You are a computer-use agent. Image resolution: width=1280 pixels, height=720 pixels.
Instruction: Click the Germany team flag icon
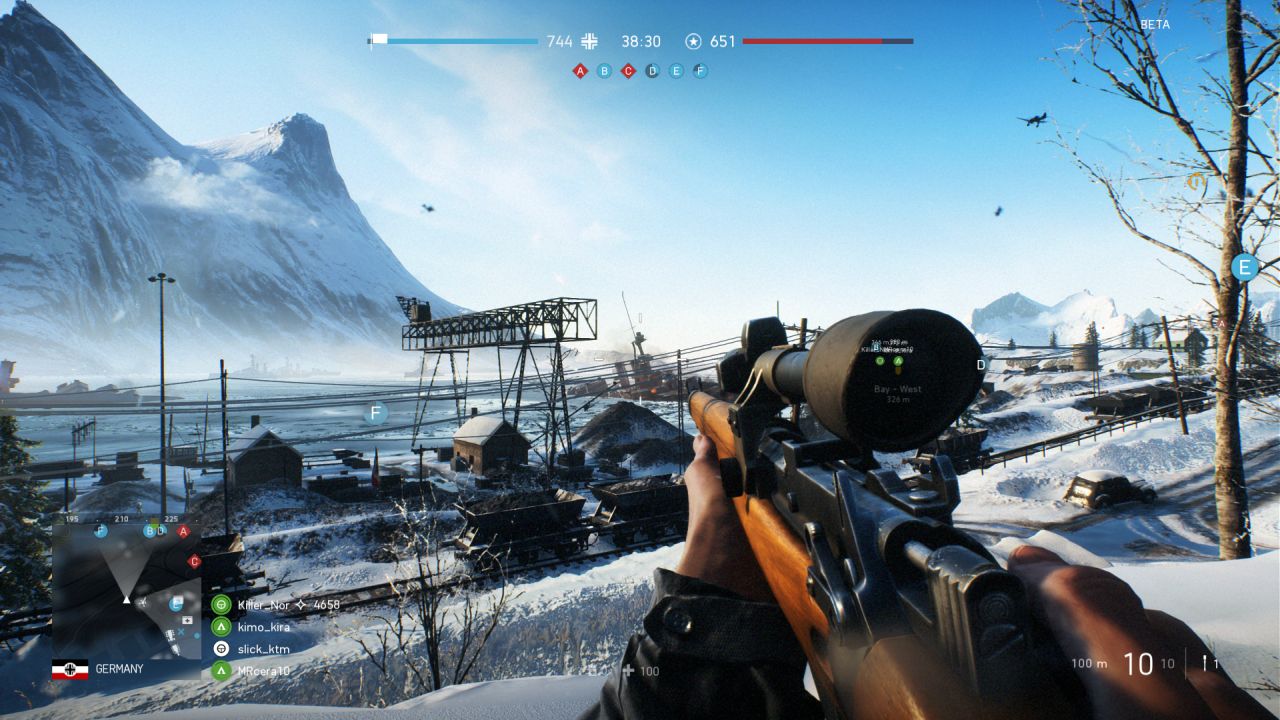pos(70,669)
